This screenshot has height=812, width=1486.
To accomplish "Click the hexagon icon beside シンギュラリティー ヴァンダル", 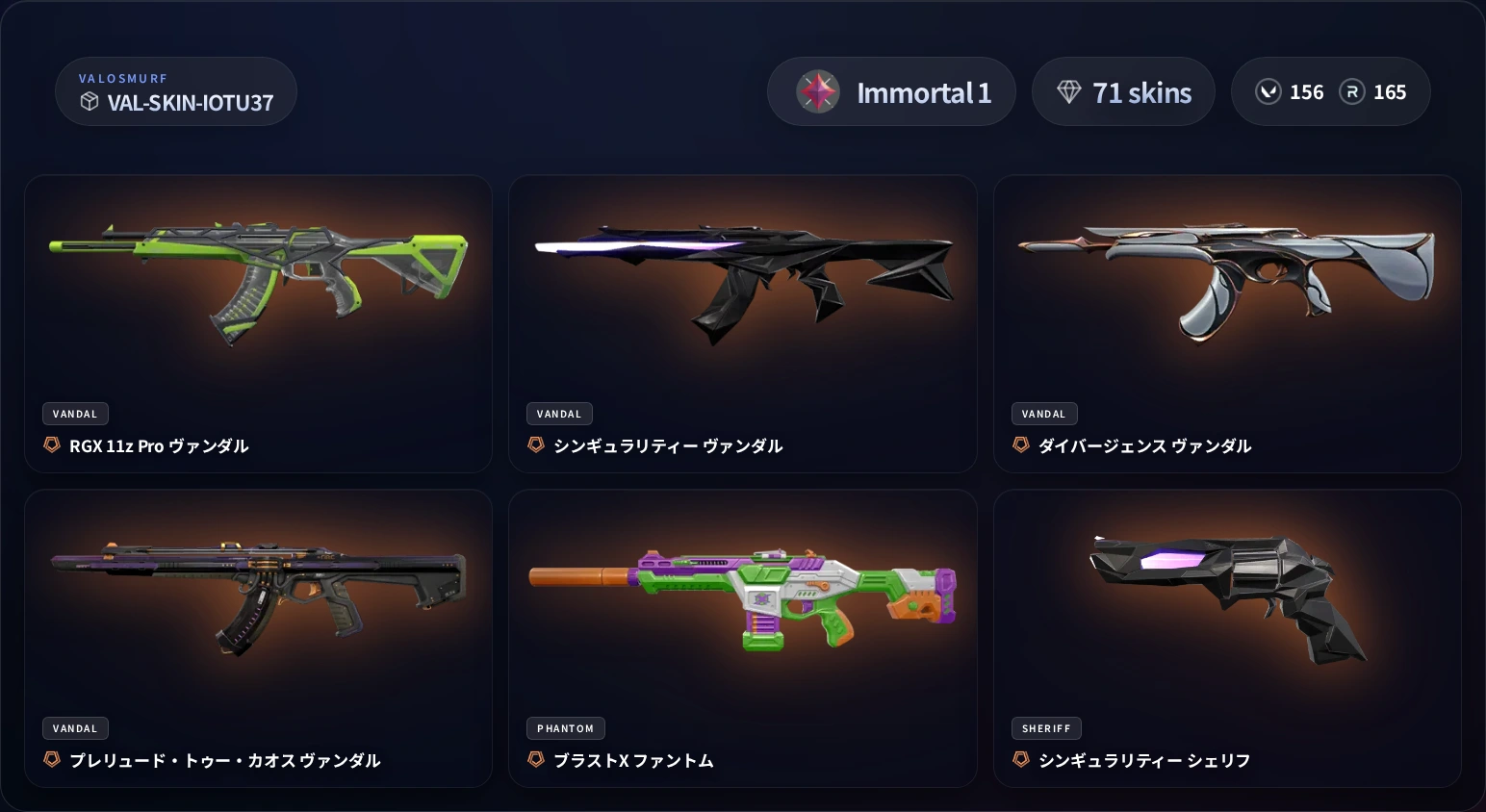I will pyautogui.click(x=536, y=444).
